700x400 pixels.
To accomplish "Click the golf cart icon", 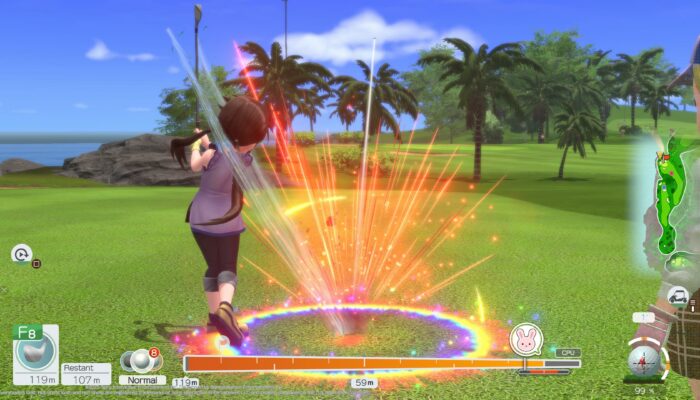I will (678, 296).
